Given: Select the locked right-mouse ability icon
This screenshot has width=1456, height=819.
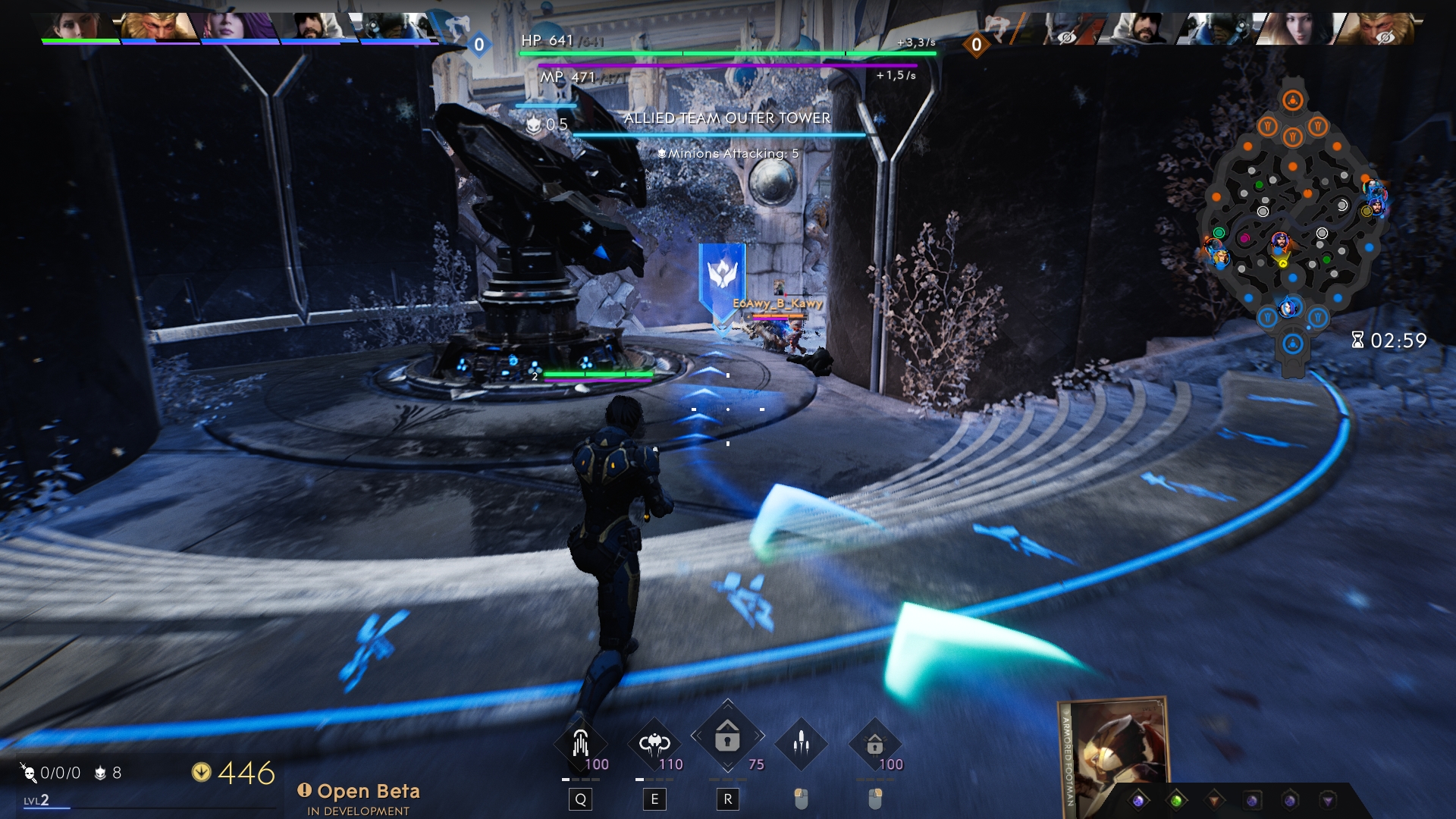Looking at the screenshot, I should coord(874,743).
